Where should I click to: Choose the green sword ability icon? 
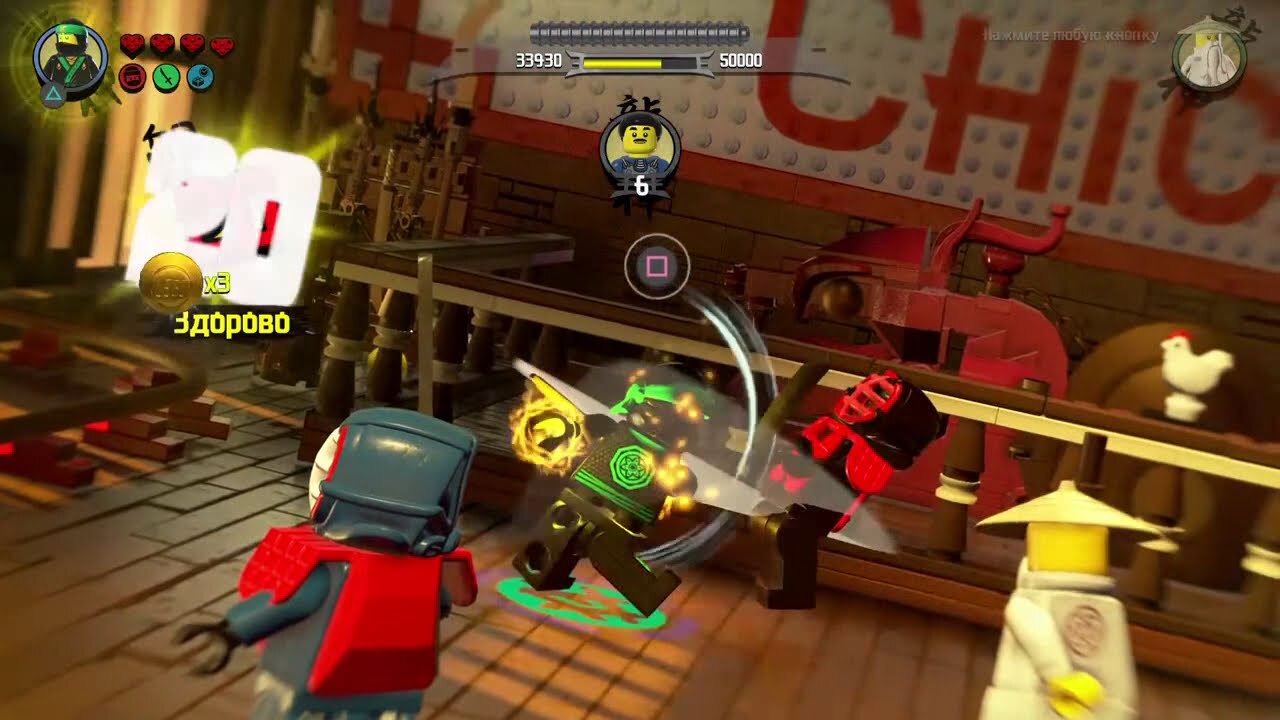point(166,77)
